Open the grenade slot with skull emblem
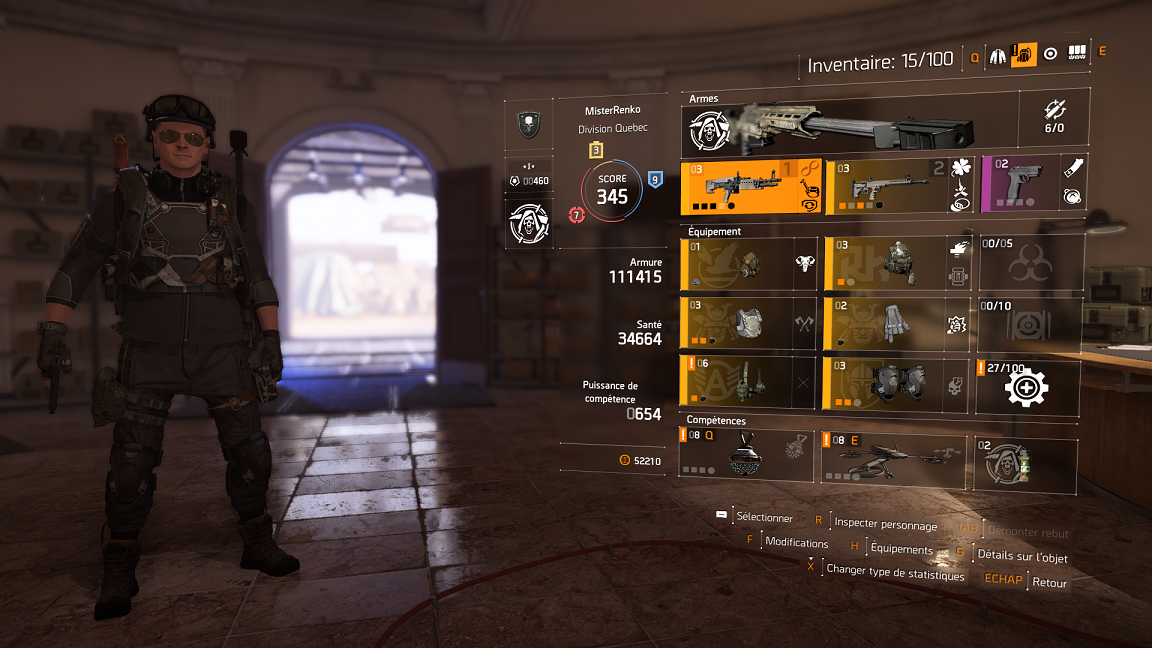Image resolution: width=1152 pixels, height=648 pixels. point(1025,464)
